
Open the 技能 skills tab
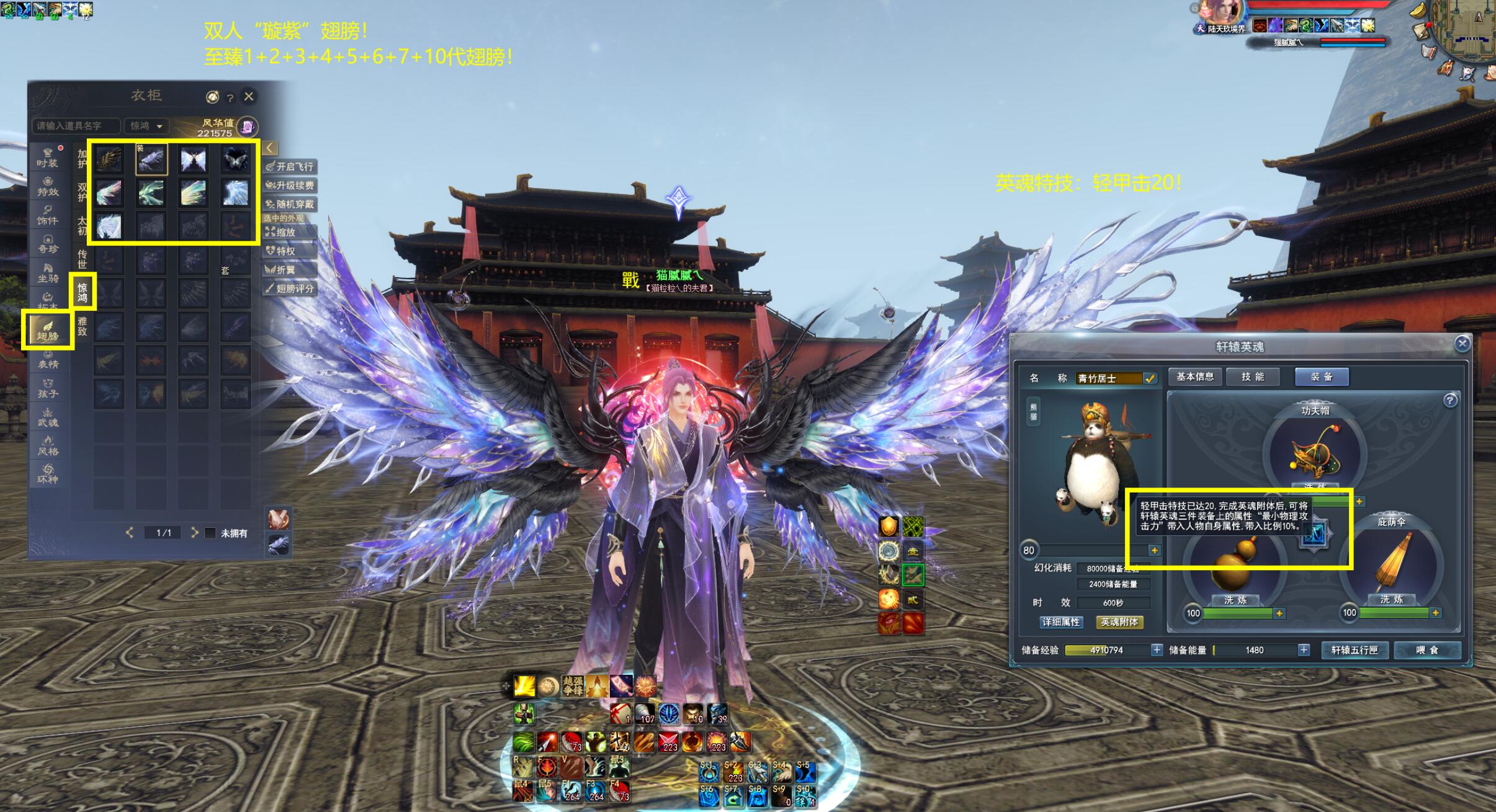(x=1252, y=377)
